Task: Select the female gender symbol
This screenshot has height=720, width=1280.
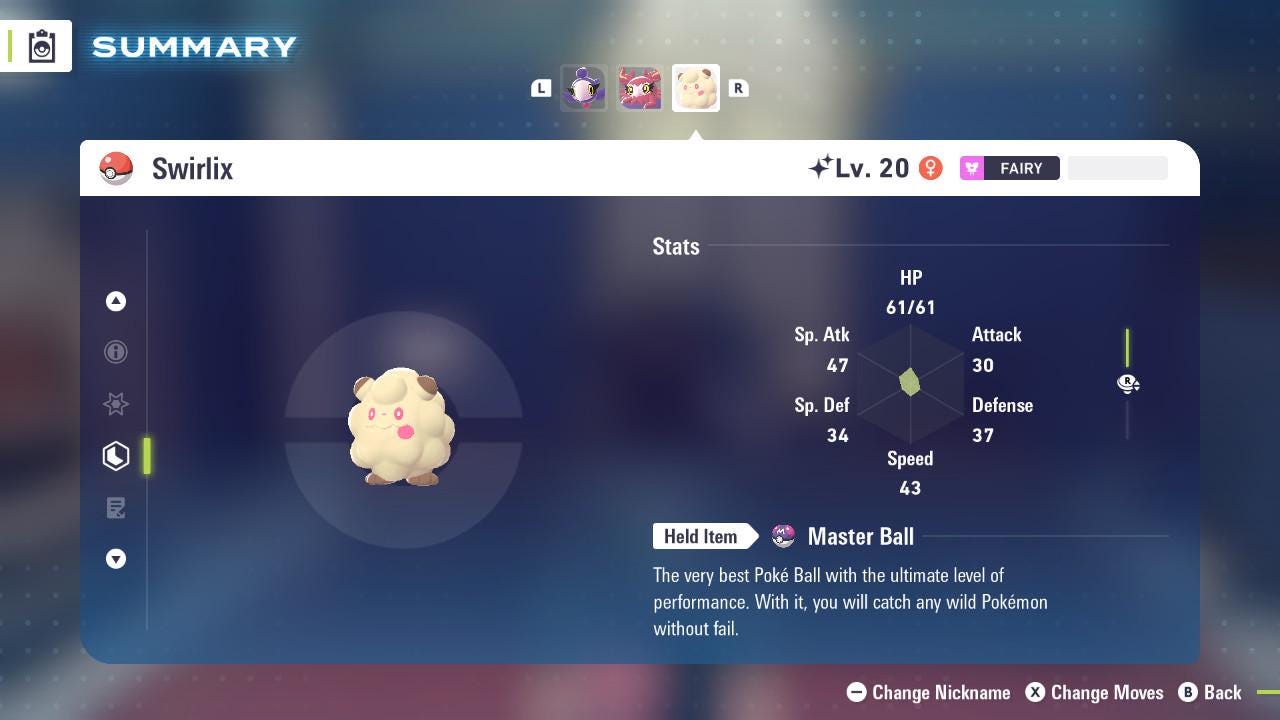Action: pyautogui.click(x=931, y=168)
